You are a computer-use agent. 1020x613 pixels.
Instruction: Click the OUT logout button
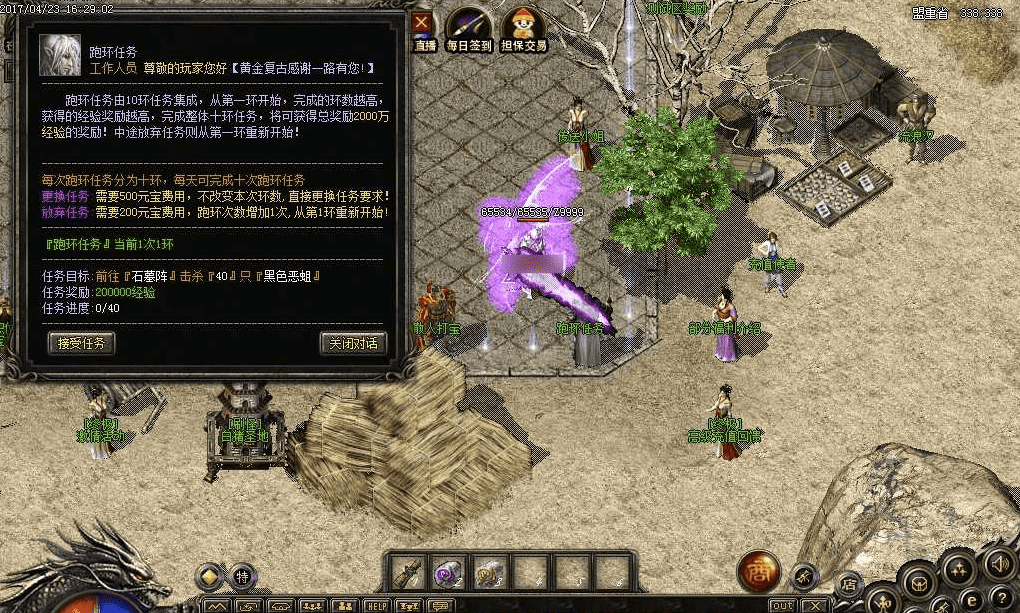(x=782, y=605)
